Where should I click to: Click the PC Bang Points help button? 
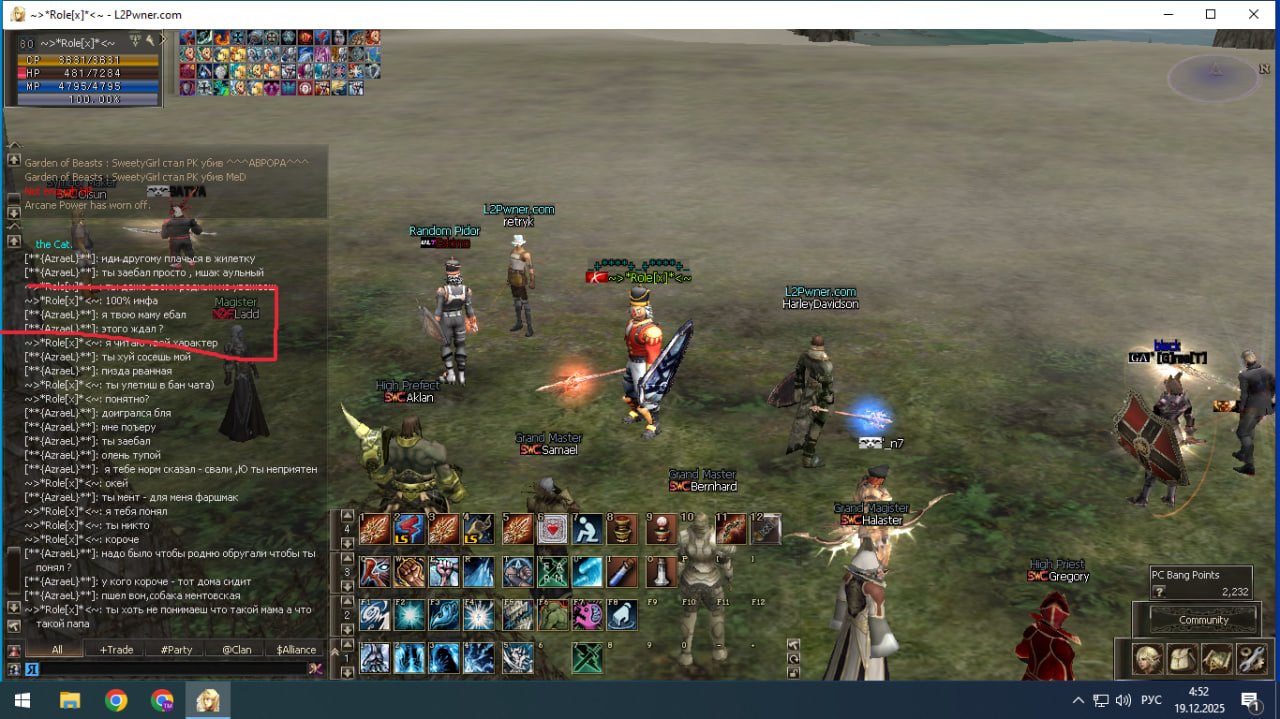click(1159, 592)
